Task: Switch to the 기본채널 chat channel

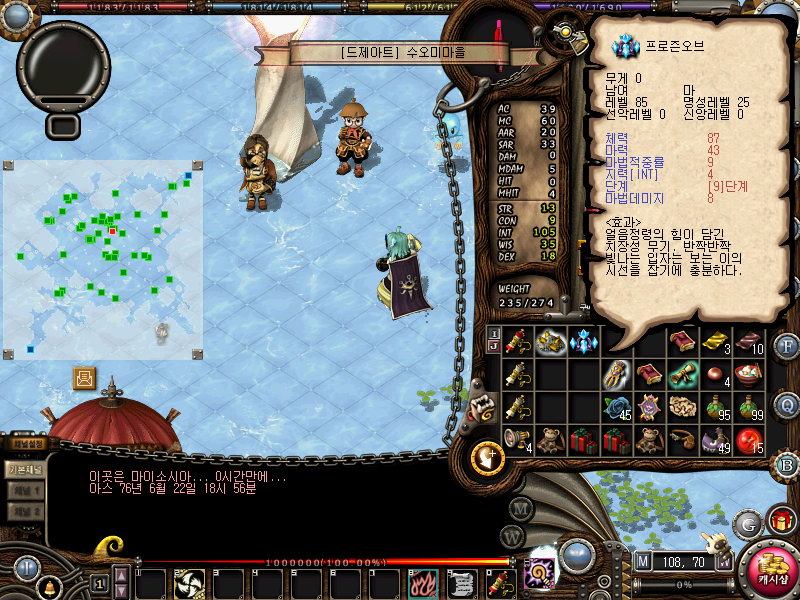Action: (24, 469)
